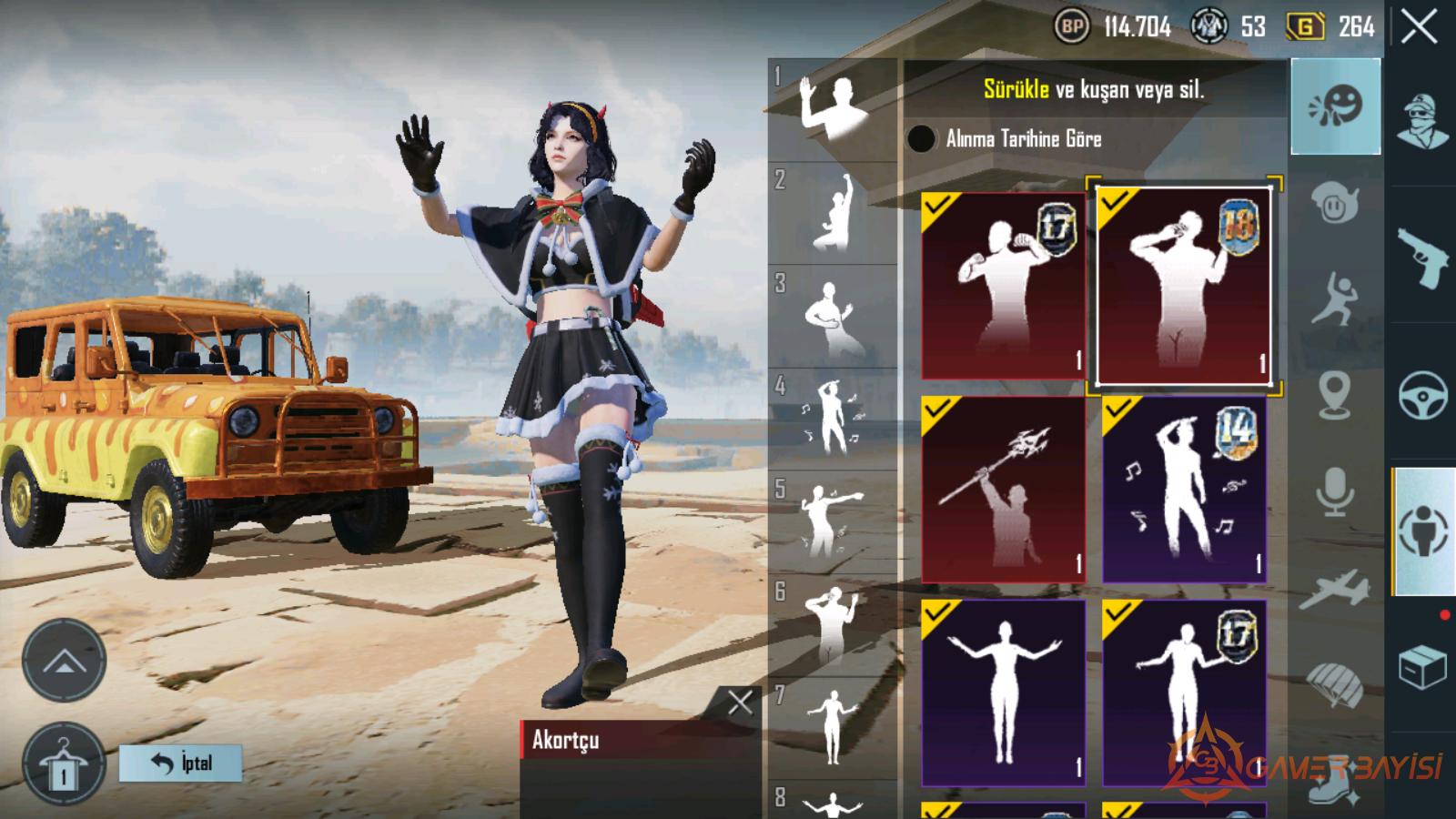
Task: Close the inventory with the top-right X
Action: click(x=1419, y=27)
